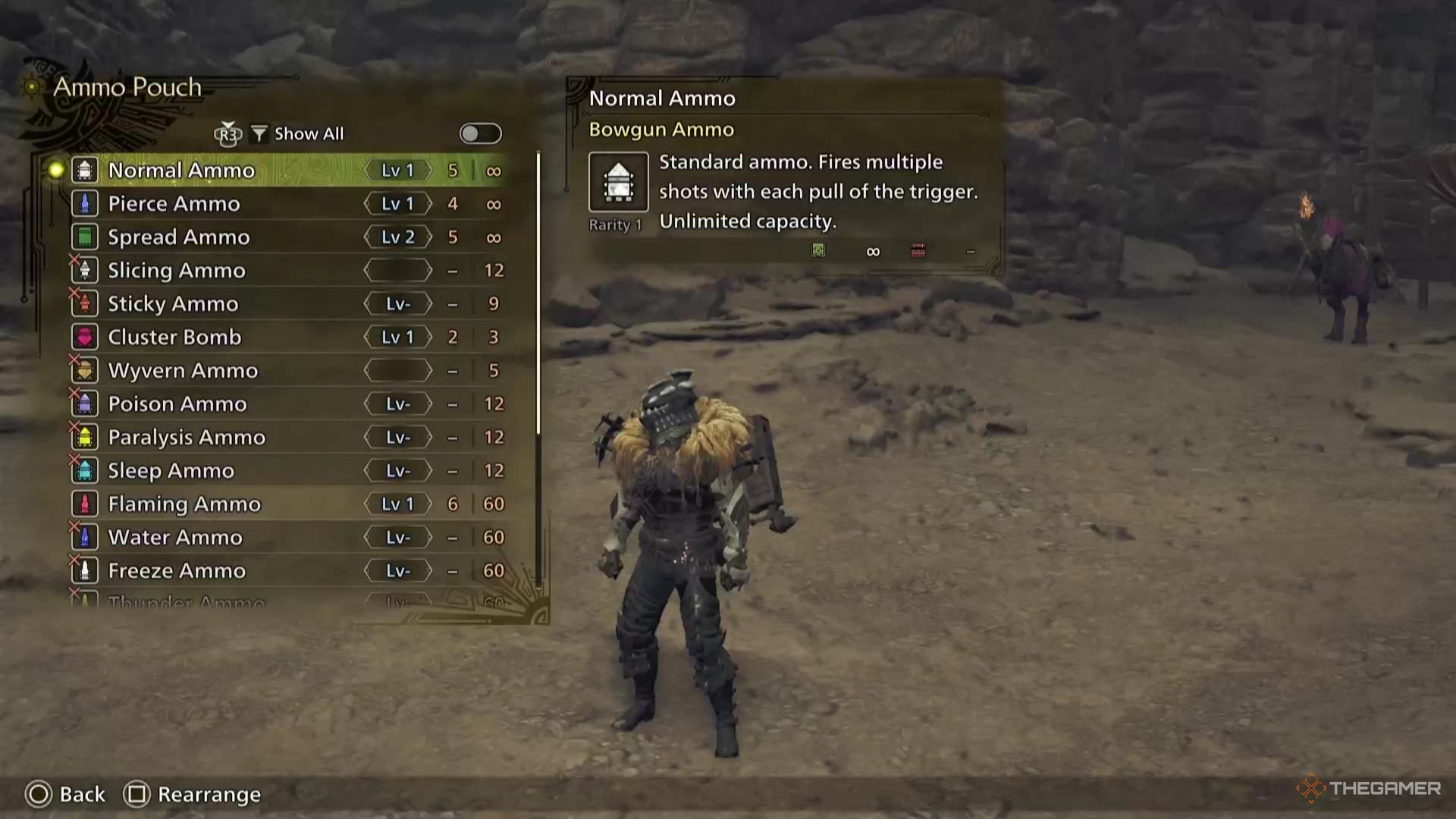
Task: Select the Paralysis Ammo icon
Action: click(x=83, y=437)
